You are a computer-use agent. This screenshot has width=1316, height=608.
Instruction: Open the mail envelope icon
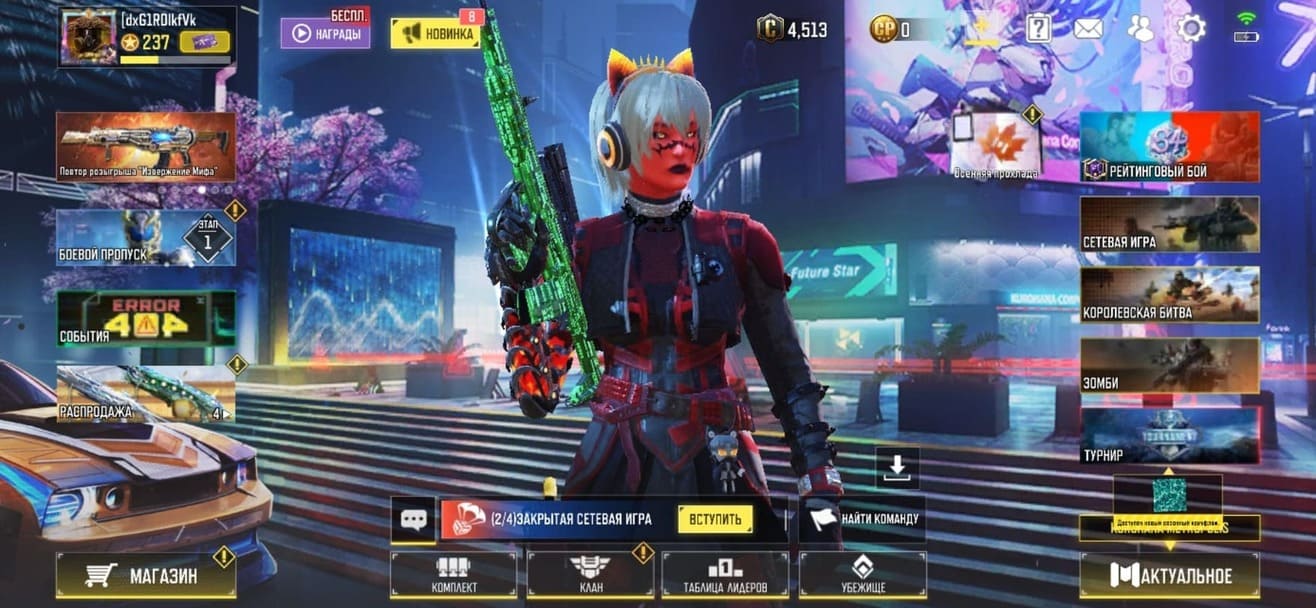[x=1088, y=28]
